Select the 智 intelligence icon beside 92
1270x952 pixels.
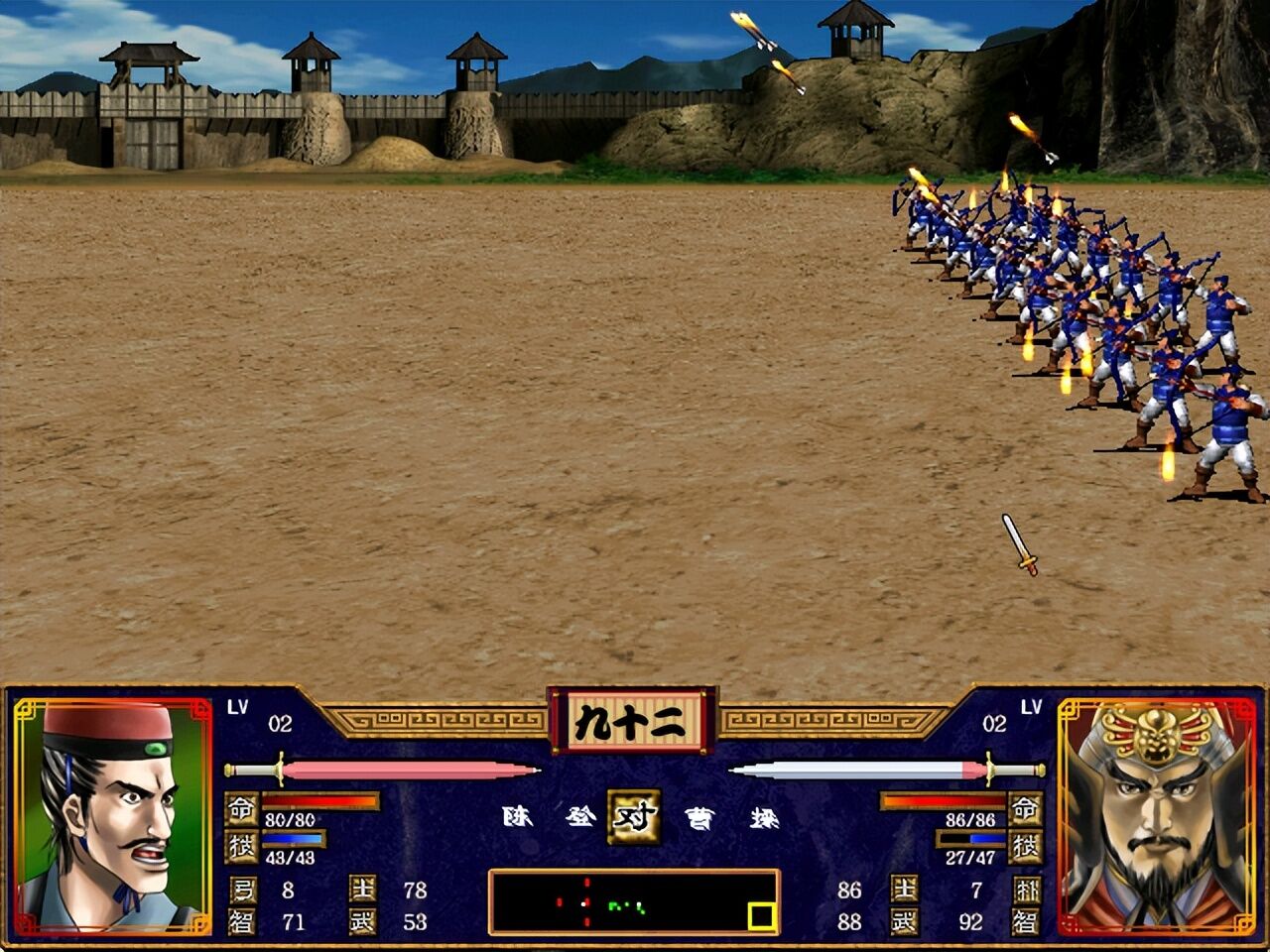click(1023, 920)
